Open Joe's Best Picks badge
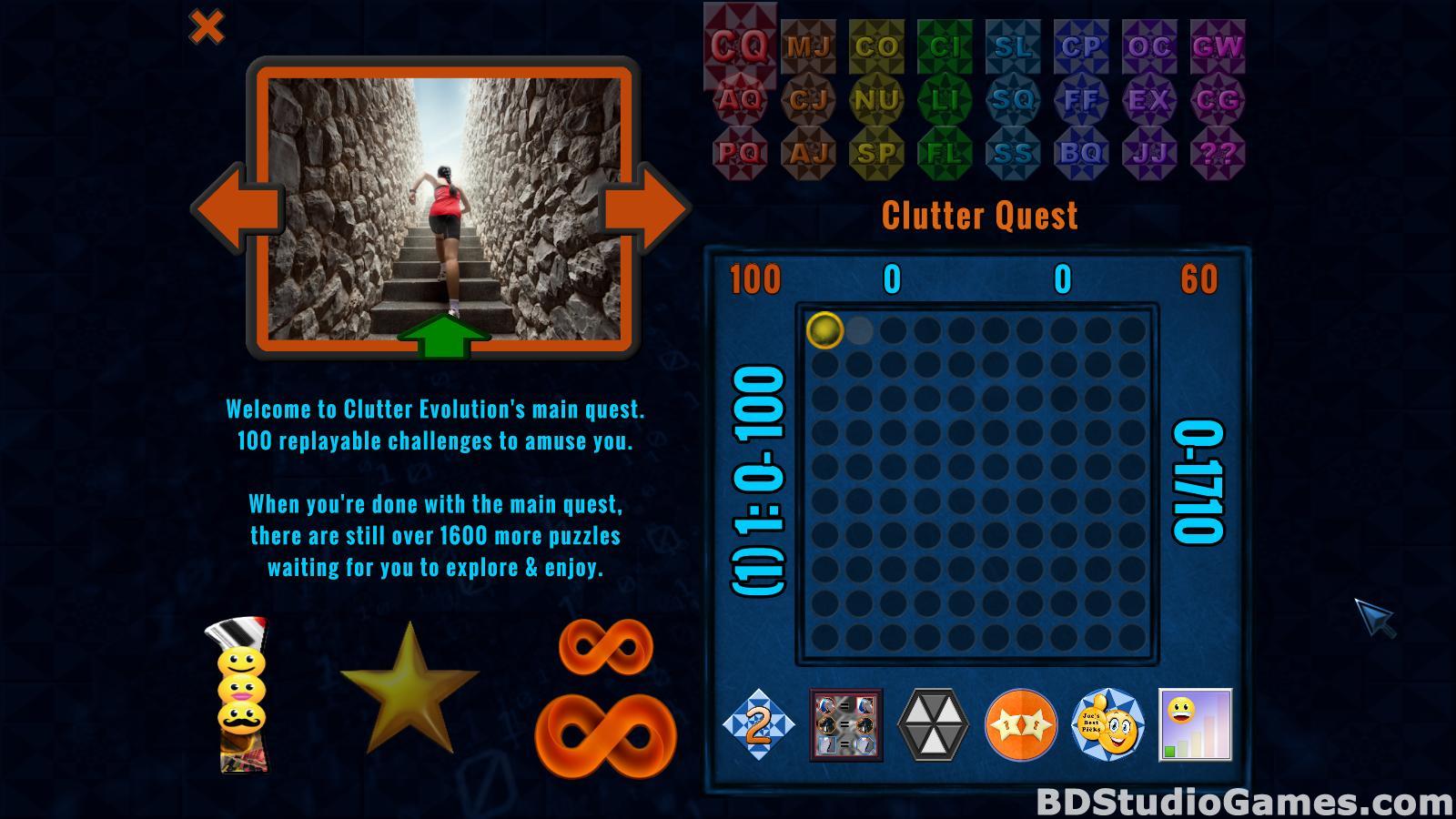The width and height of the screenshot is (1456, 819). pyautogui.click(x=1107, y=725)
